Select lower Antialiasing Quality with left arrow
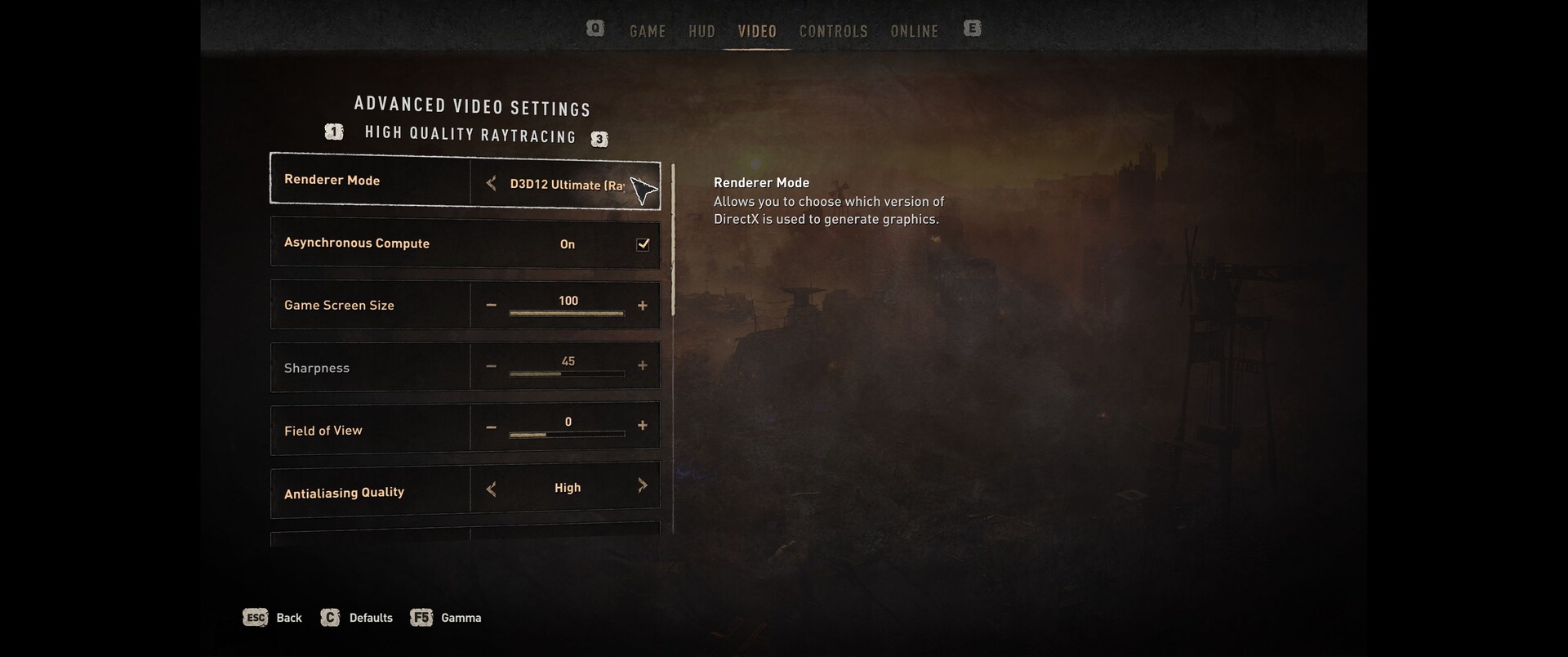 pyautogui.click(x=491, y=489)
